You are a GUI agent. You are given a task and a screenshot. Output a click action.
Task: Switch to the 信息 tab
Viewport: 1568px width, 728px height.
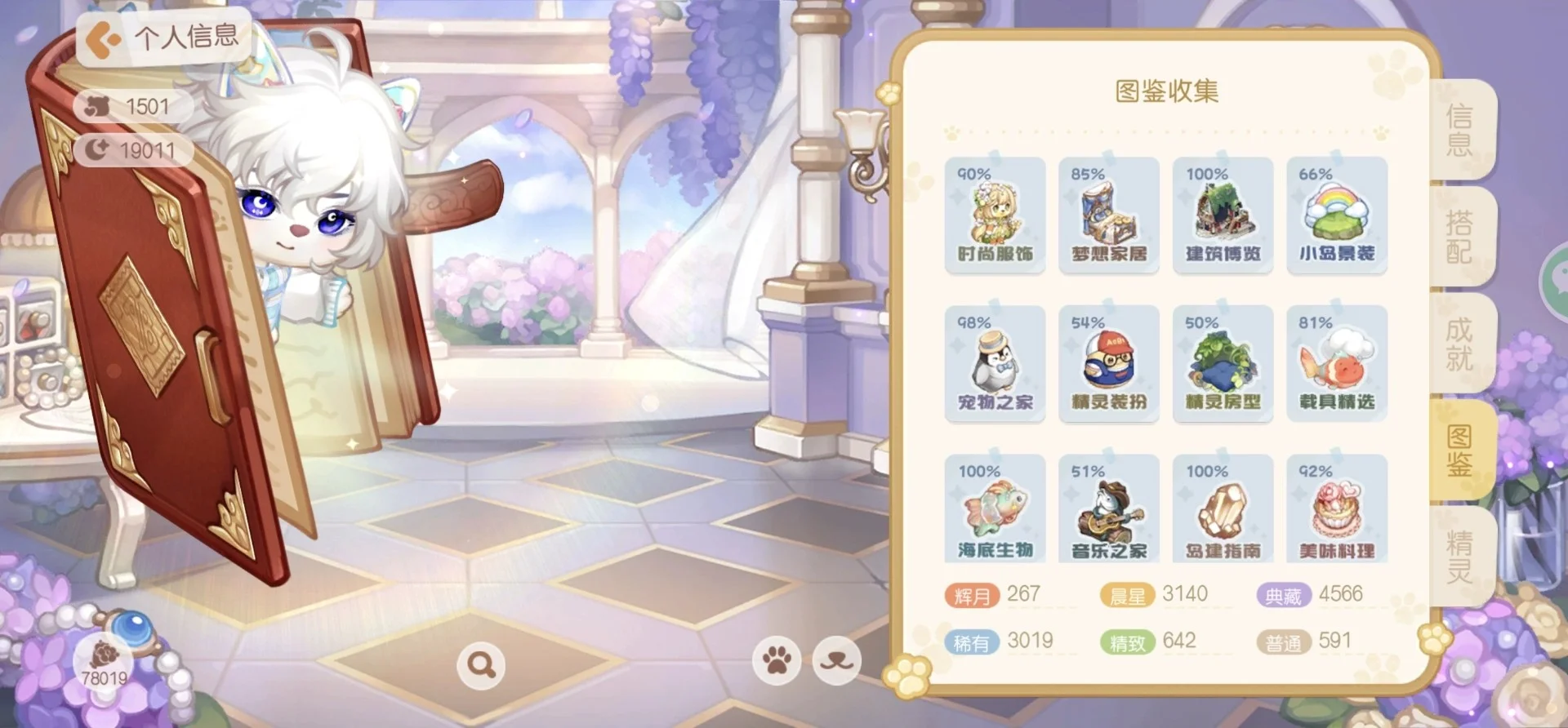[x=1460, y=130]
